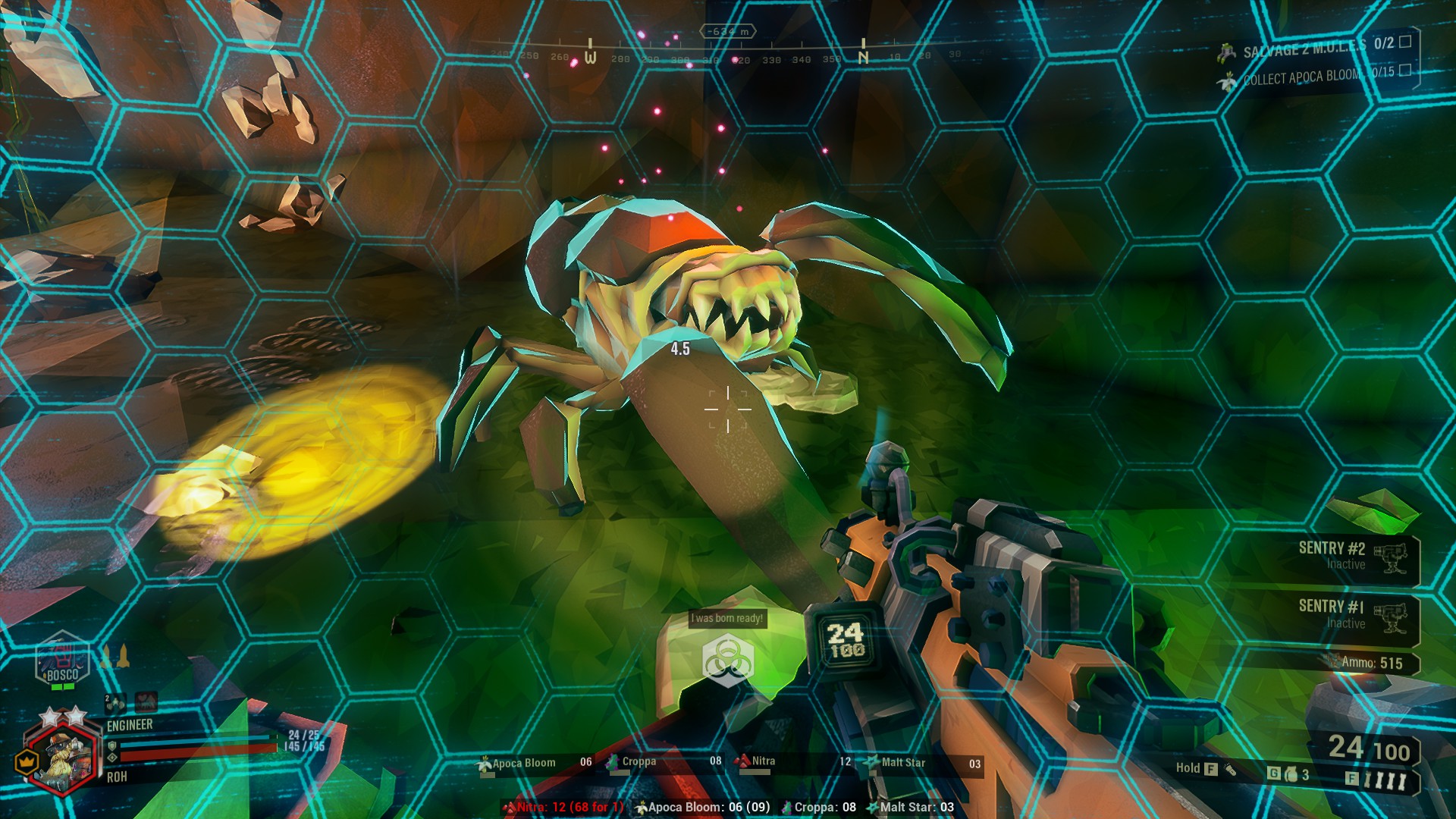Select the Nitra resource entry
The image size is (1456, 819).
(x=794, y=762)
